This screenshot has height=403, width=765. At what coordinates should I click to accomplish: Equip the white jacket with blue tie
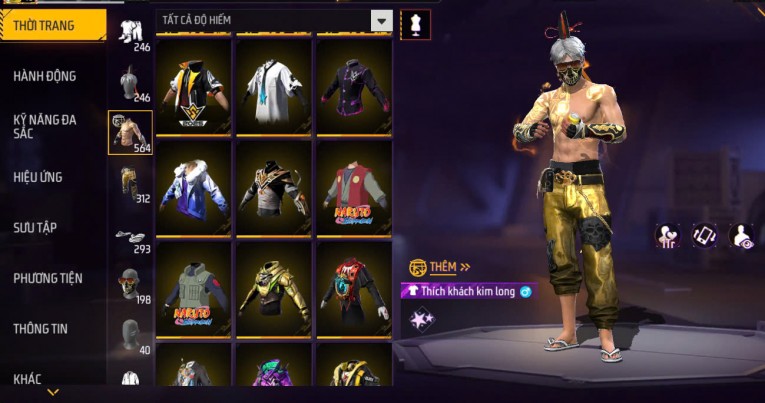coord(275,88)
